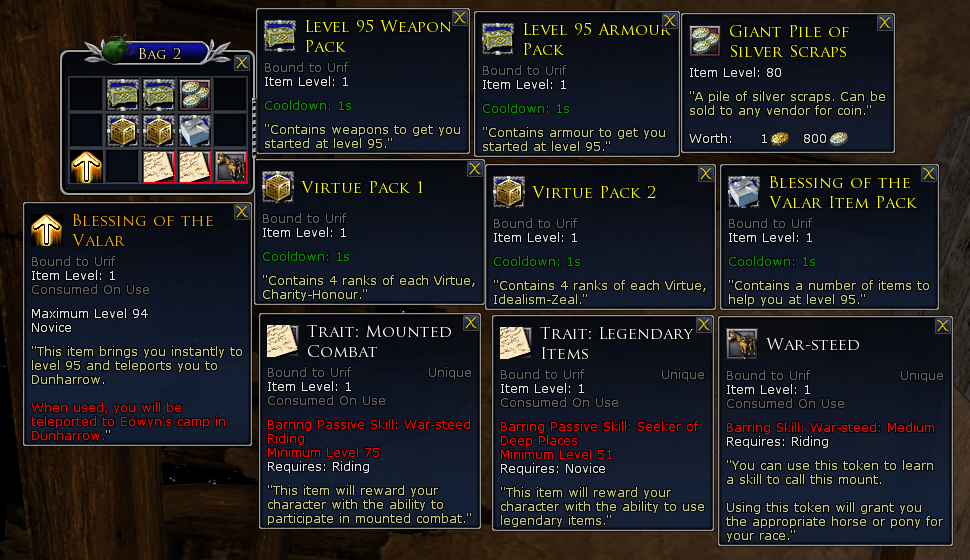
Task: Close the Giant Pile of Silver Scraps tooltip
Action: tap(885, 22)
